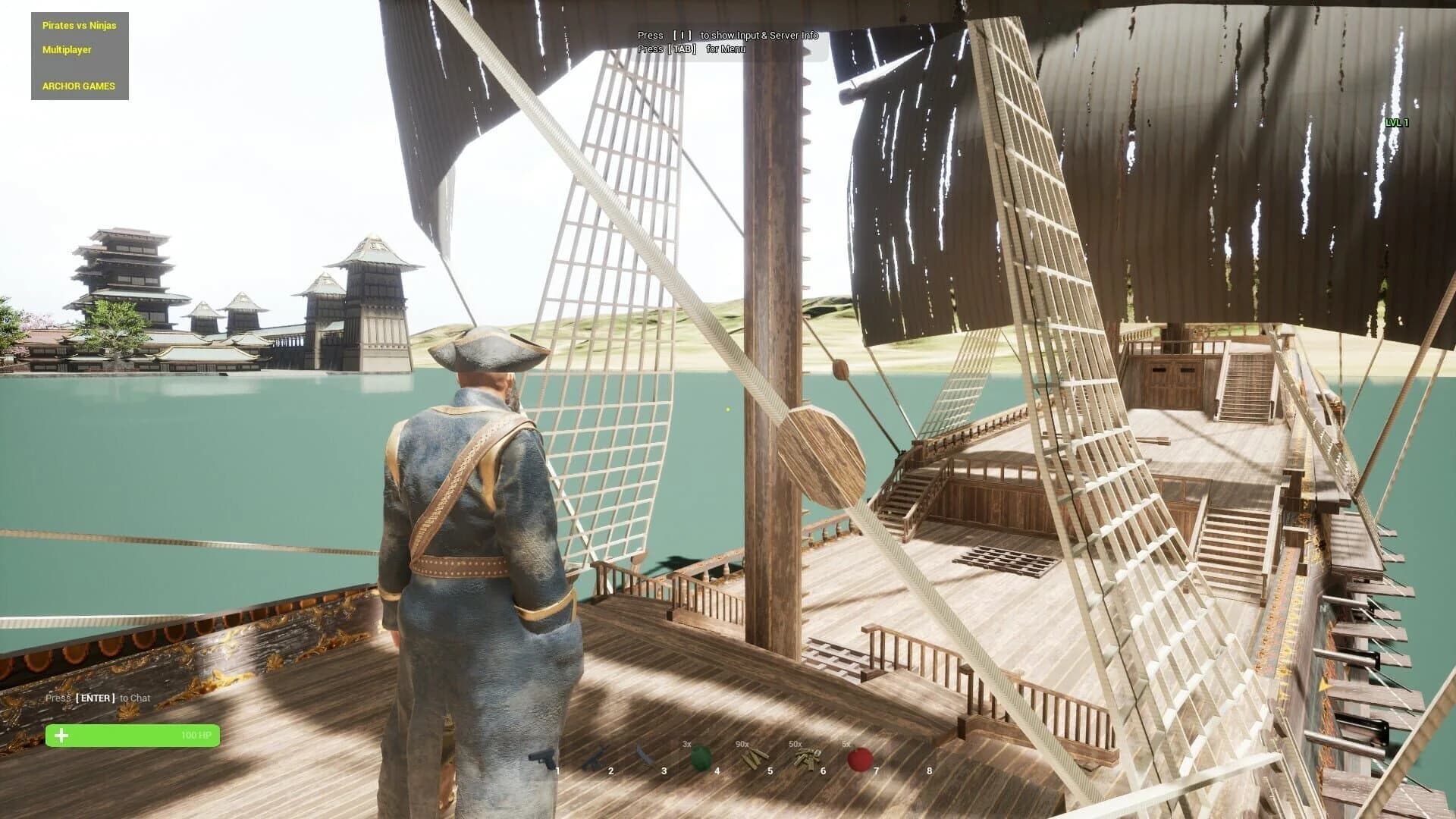The height and width of the screenshot is (819, 1456).
Task: Click the Pirates vs Ninjas title
Action: (x=78, y=25)
